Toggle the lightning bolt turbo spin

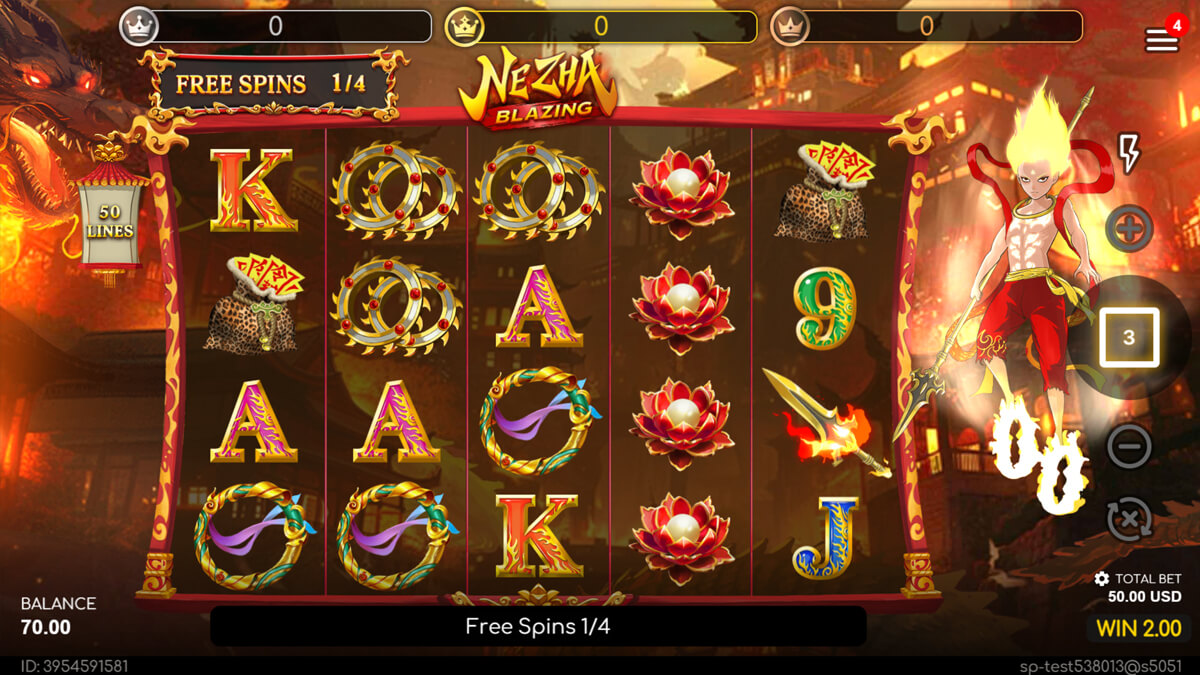[1128, 153]
